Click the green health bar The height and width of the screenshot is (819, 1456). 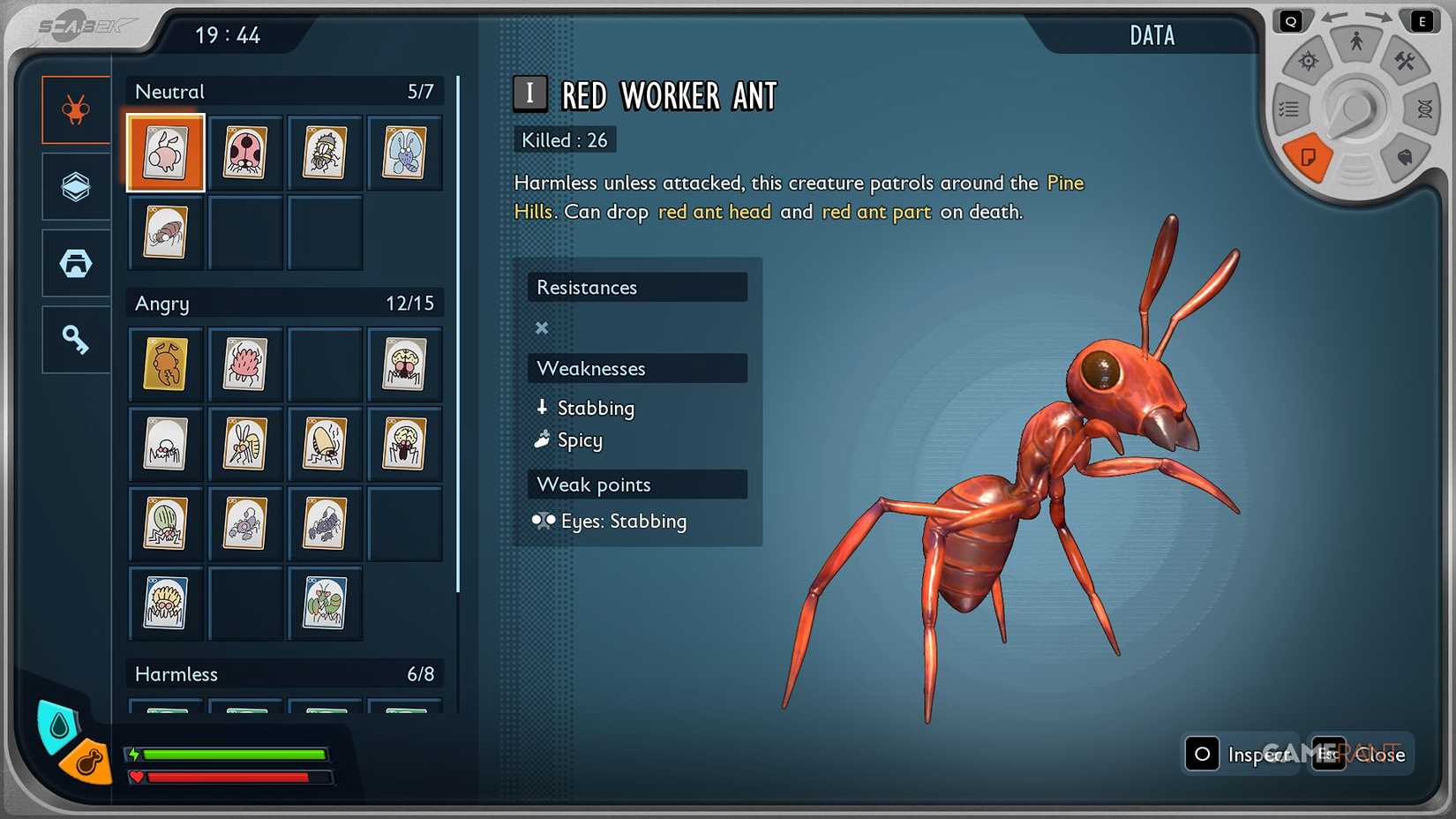click(x=234, y=755)
